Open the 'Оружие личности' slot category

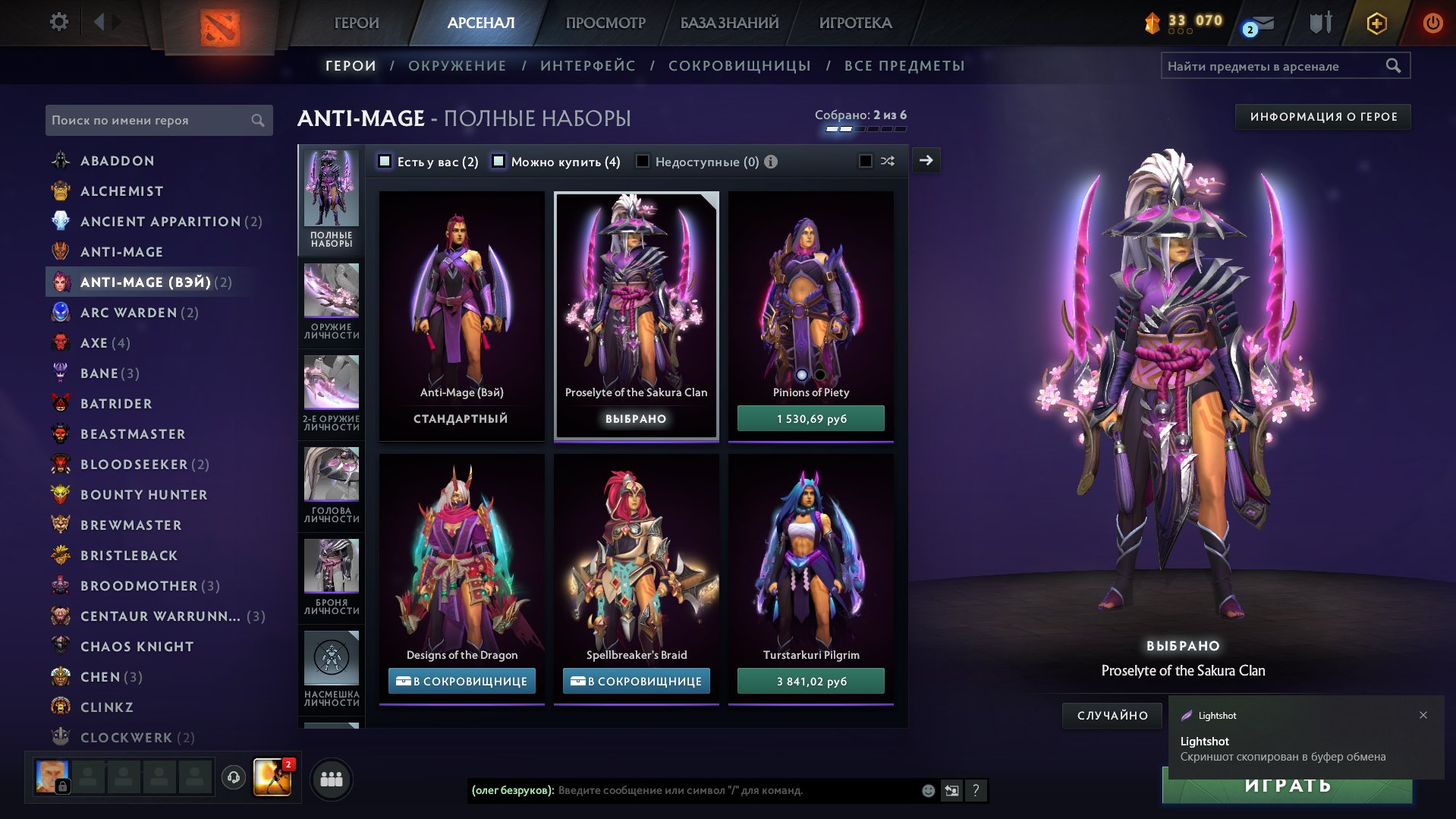332,301
